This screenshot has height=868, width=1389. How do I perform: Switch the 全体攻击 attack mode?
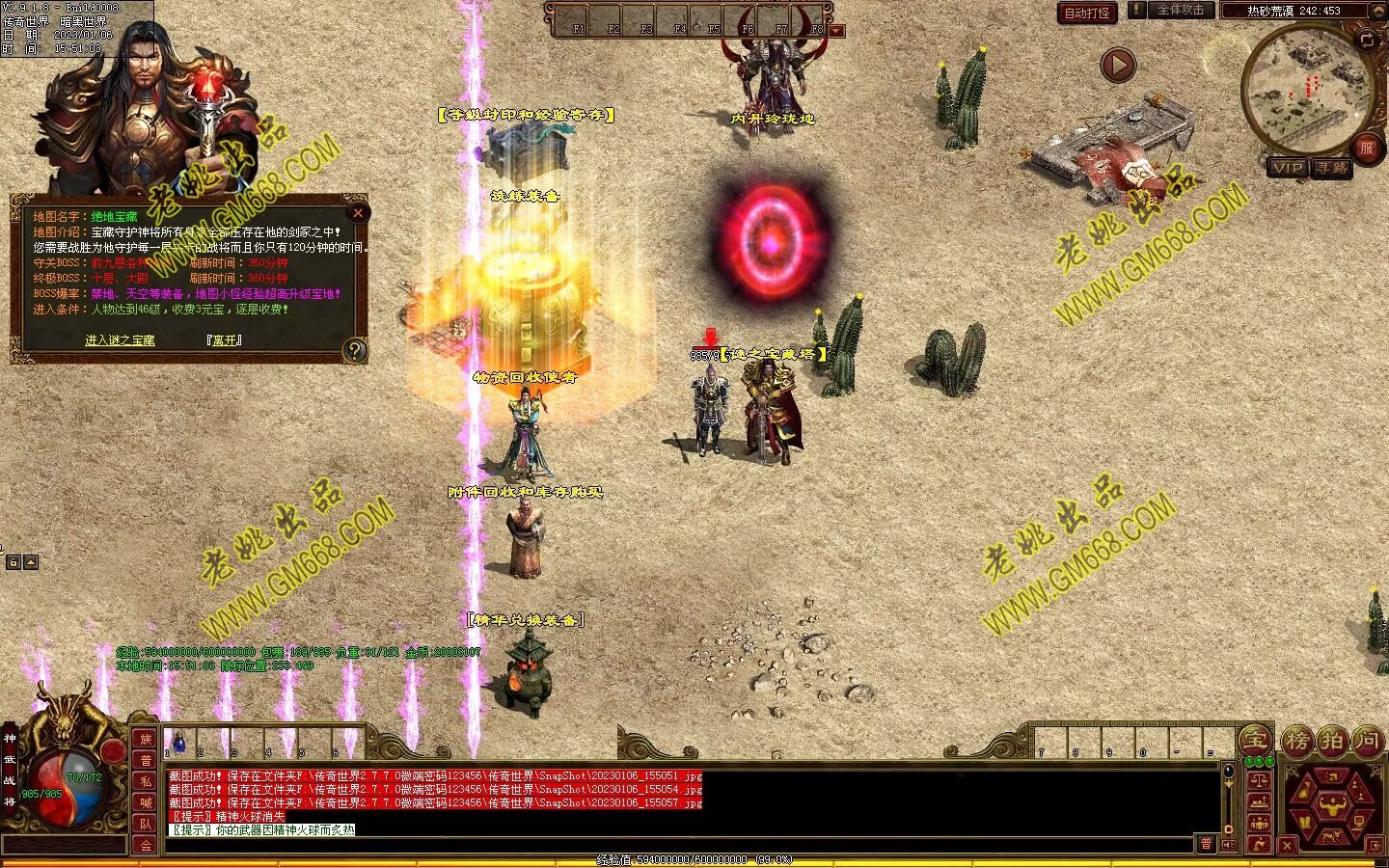(1179, 11)
